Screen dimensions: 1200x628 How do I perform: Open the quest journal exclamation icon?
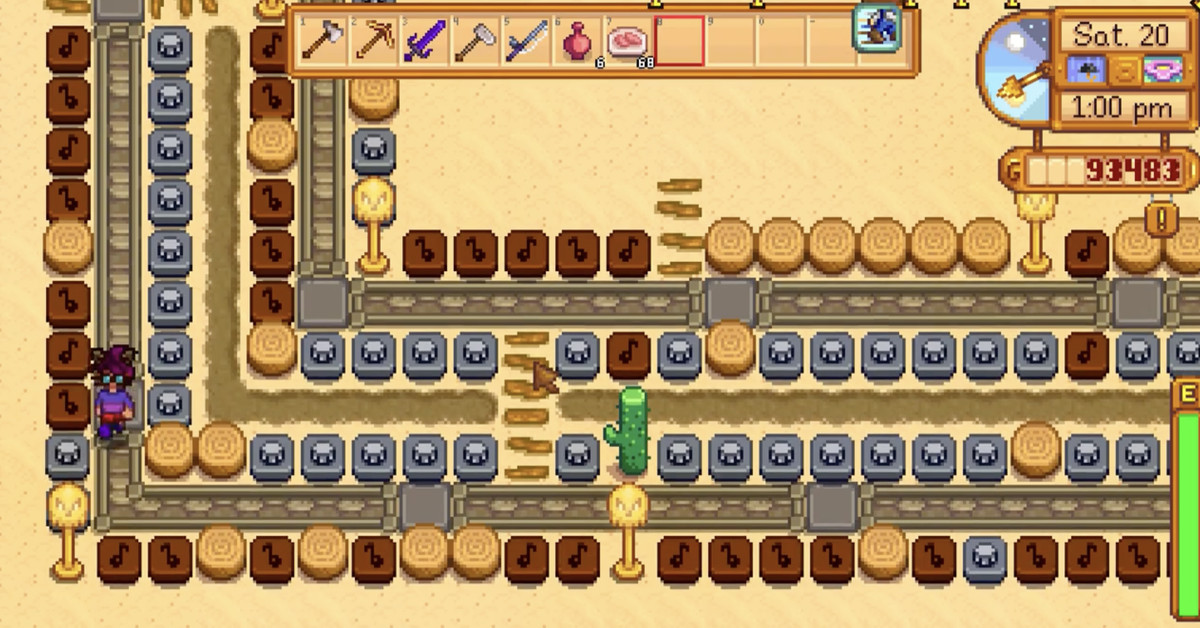1162,217
